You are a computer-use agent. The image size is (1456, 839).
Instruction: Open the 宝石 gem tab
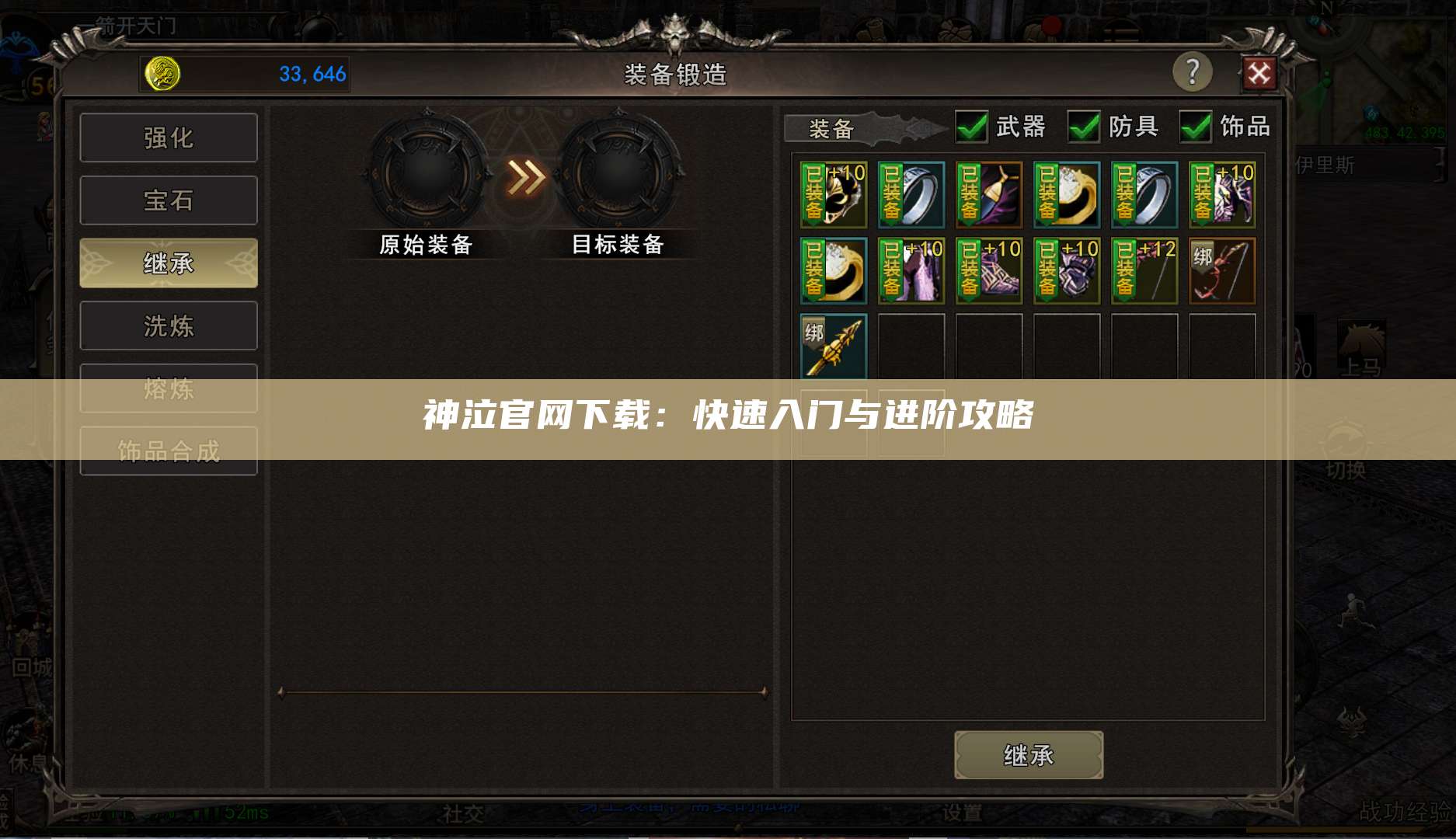(168, 200)
